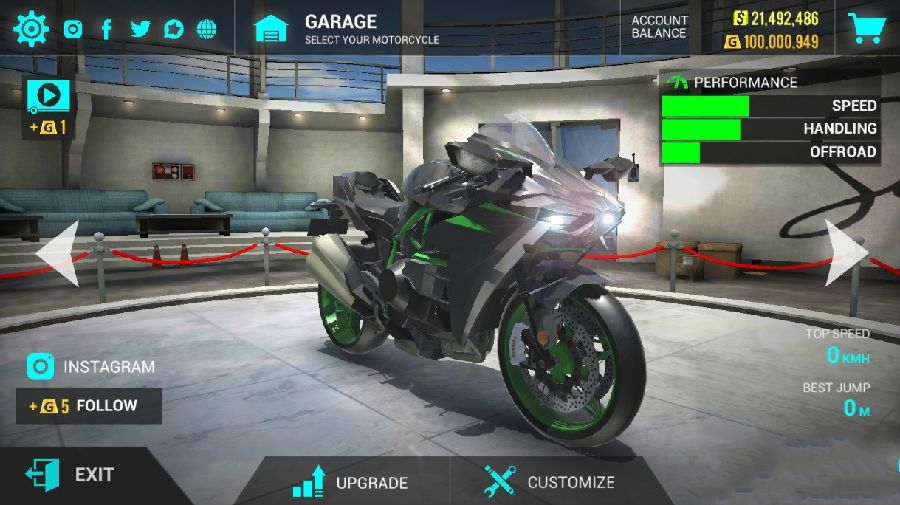Click the globe website icon
This screenshot has height=505, width=900.
pos(207,29)
